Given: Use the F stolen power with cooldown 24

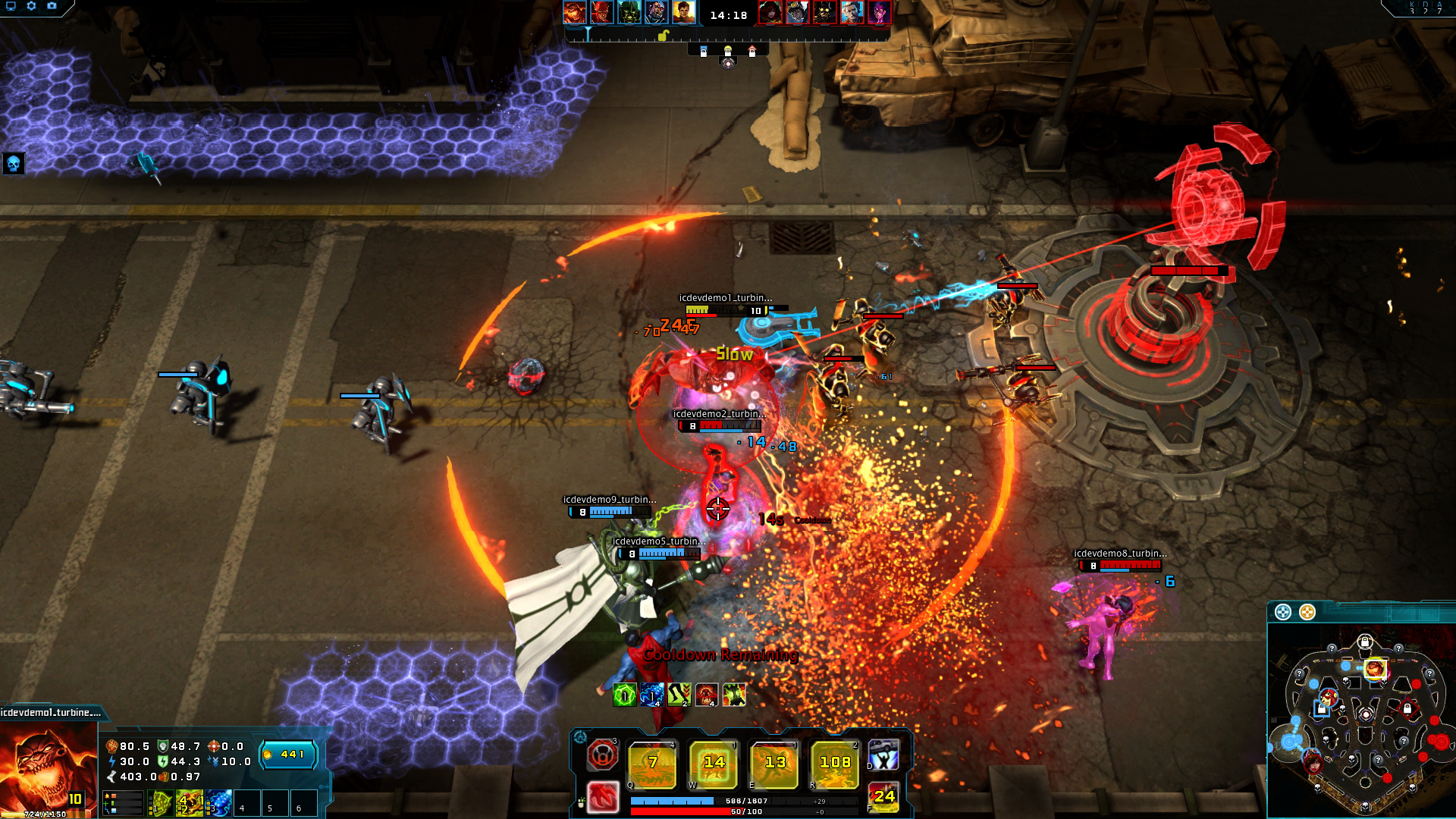Looking at the screenshot, I should (883, 797).
